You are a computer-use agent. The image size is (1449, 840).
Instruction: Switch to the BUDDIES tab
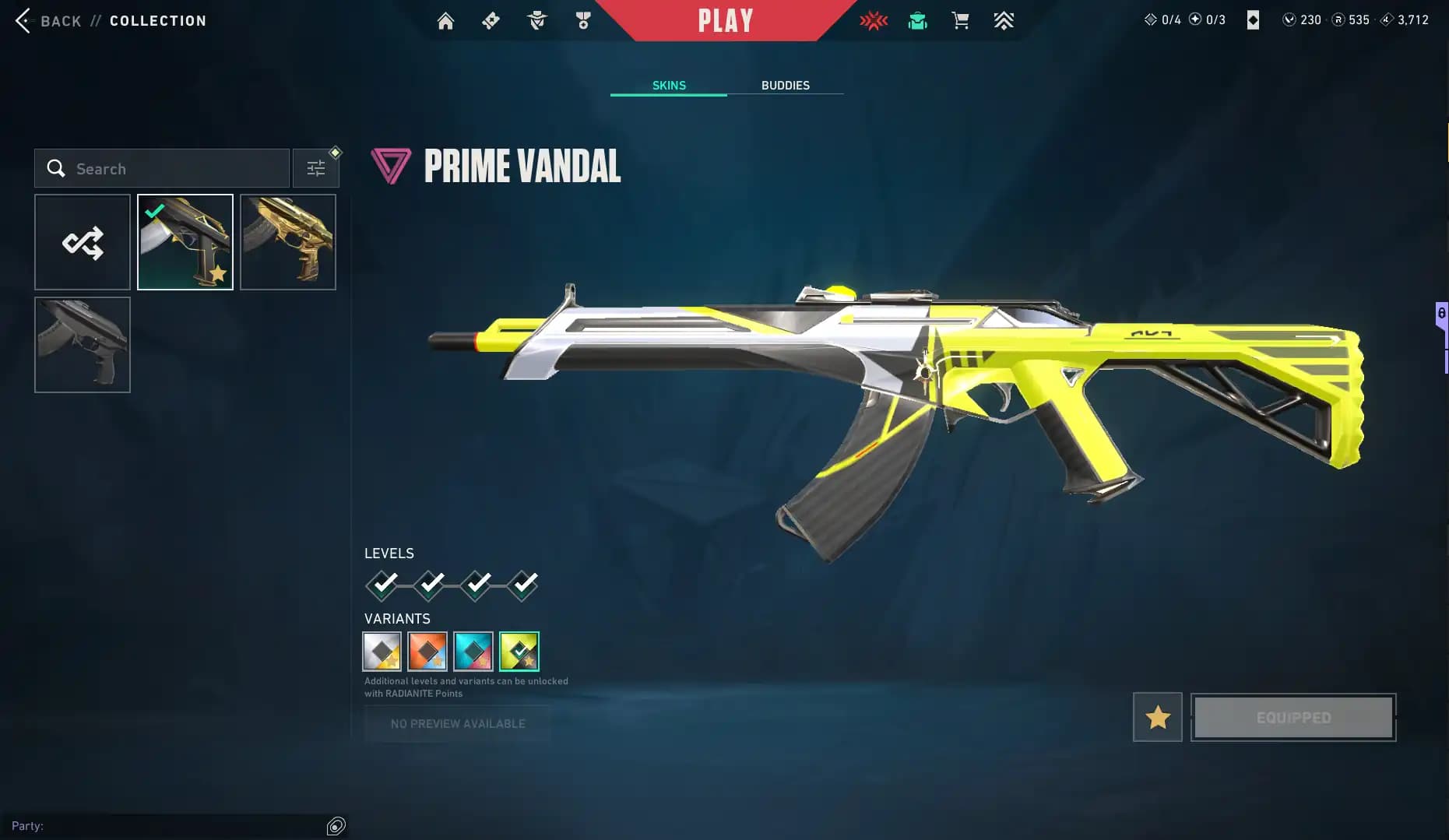click(x=786, y=85)
